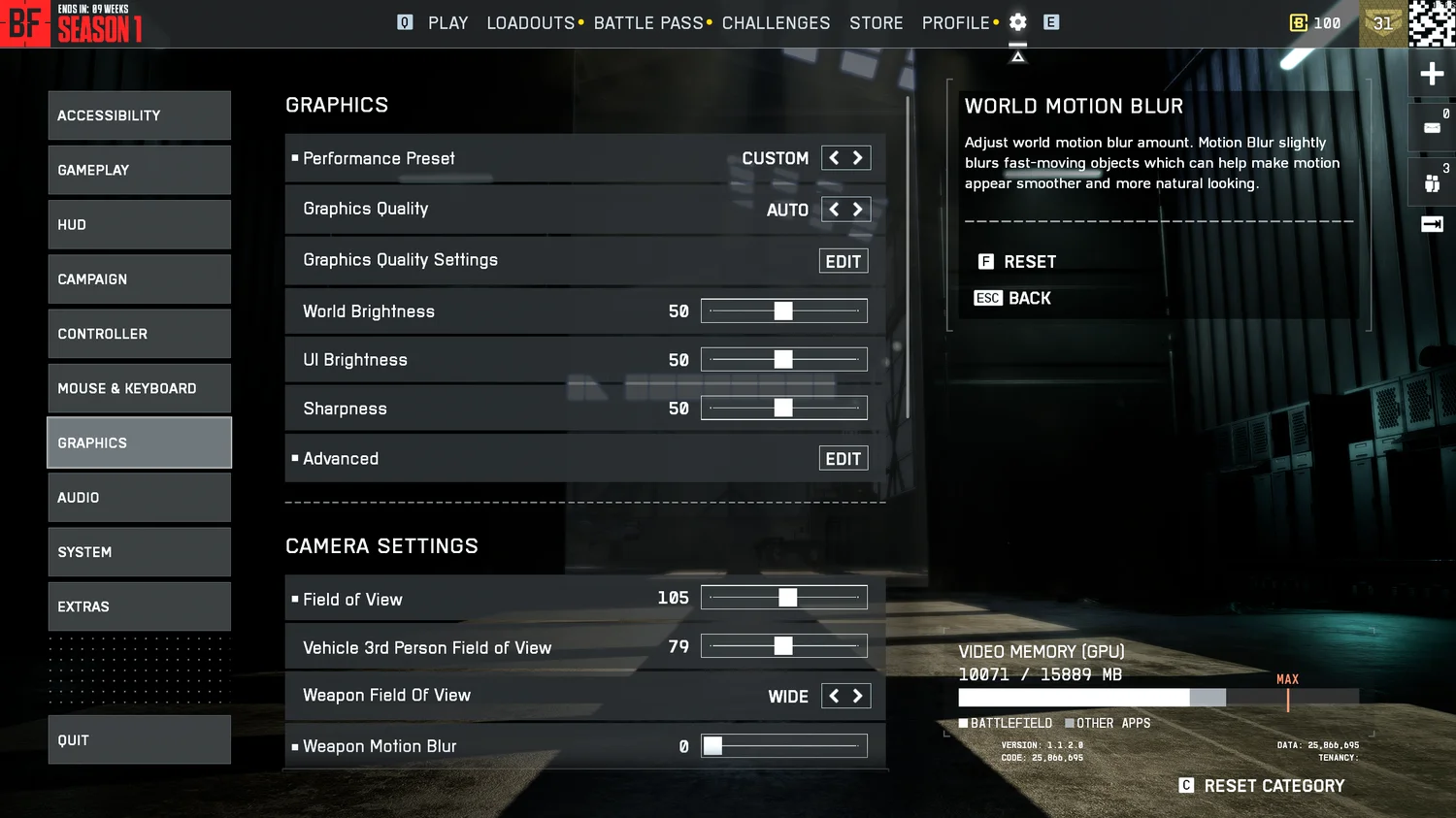Quit the game from the sidebar
This screenshot has height=818, width=1456.
139,740
